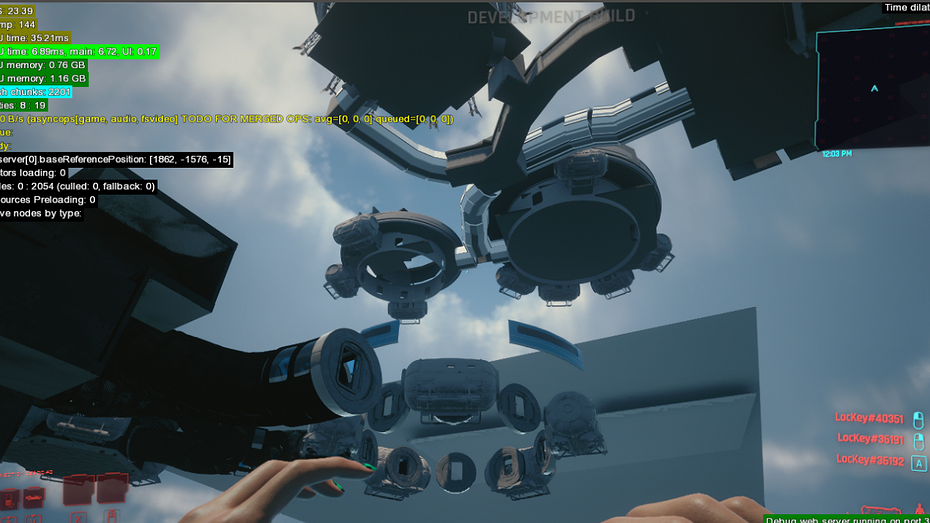Select the phone quick slot
Screen dimensions: 930x523
[8, 499]
